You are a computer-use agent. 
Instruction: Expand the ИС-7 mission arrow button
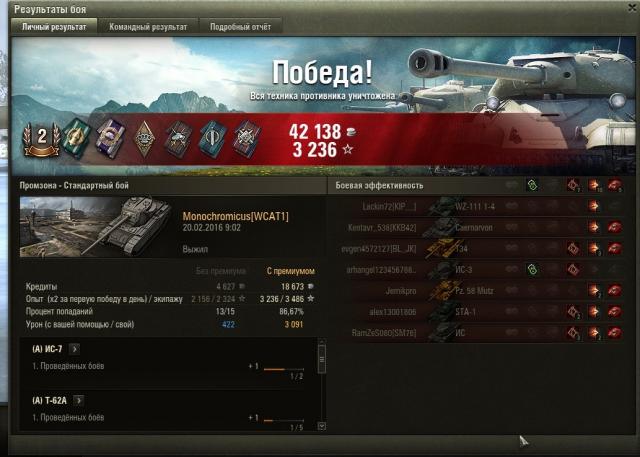(74, 349)
